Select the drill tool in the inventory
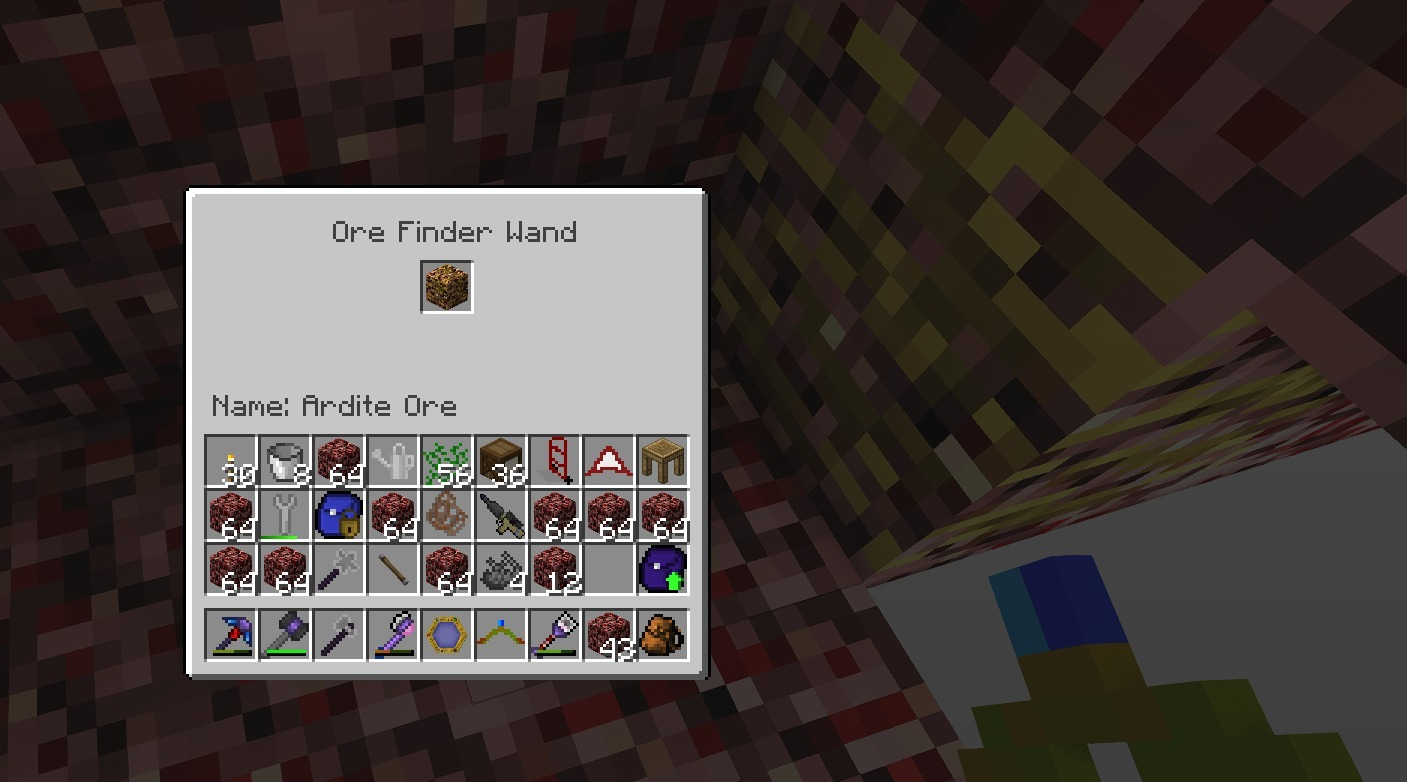The width and height of the screenshot is (1407, 782). coord(502,514)
